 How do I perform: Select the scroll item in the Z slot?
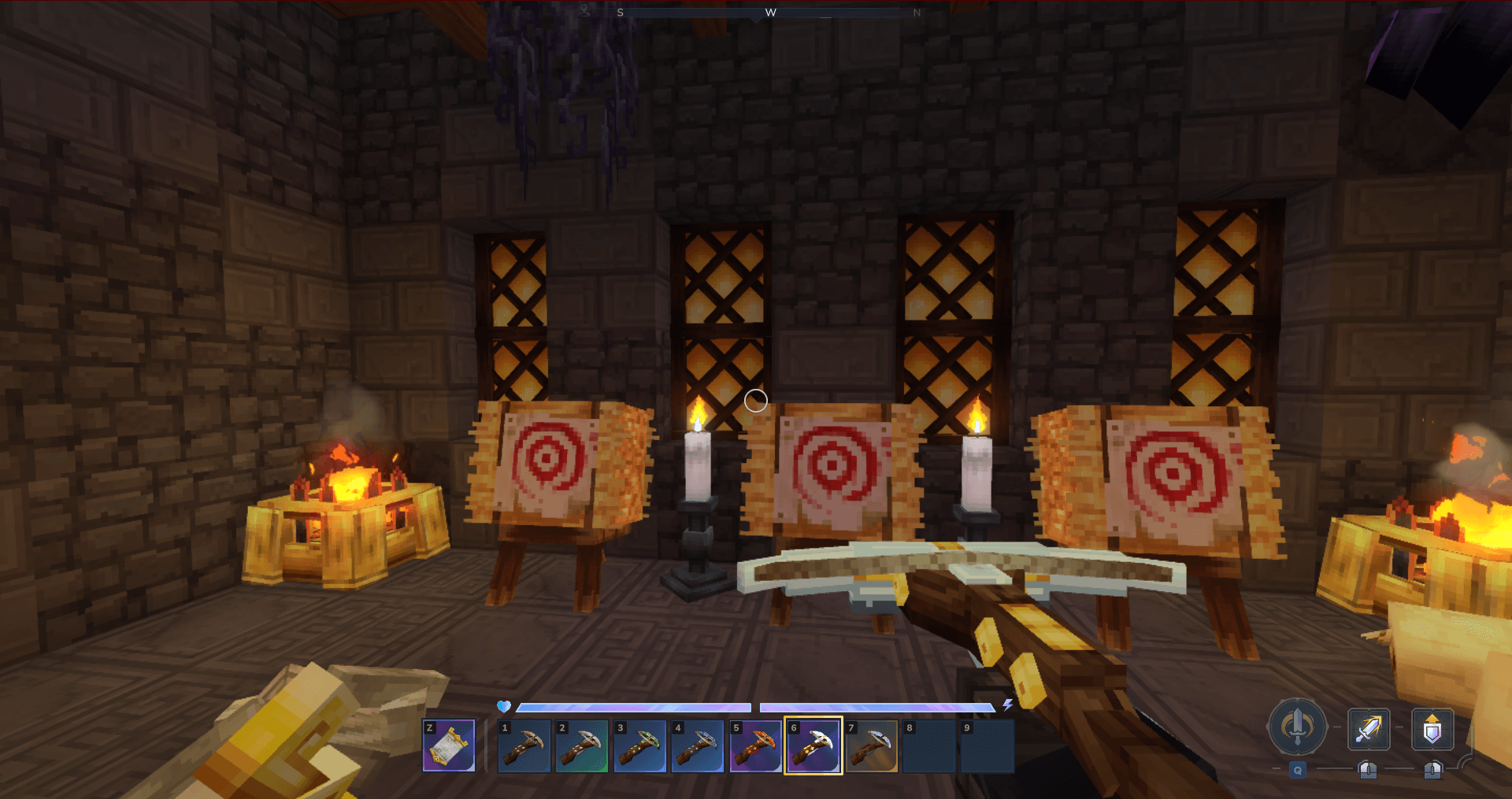coord(449,745)
